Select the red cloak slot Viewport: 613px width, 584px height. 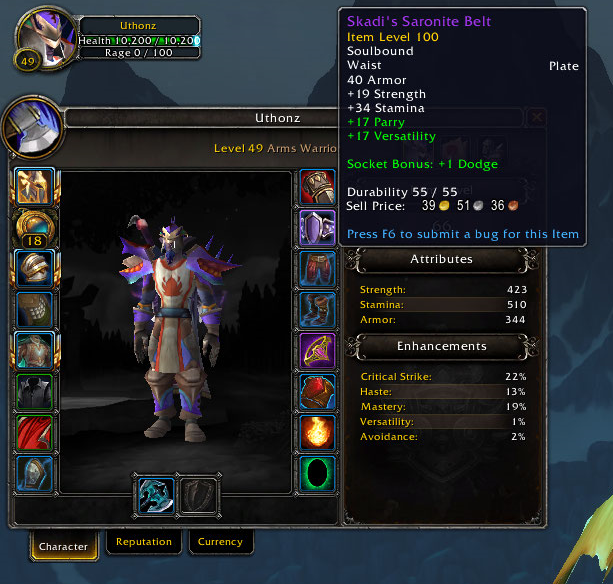33,433
